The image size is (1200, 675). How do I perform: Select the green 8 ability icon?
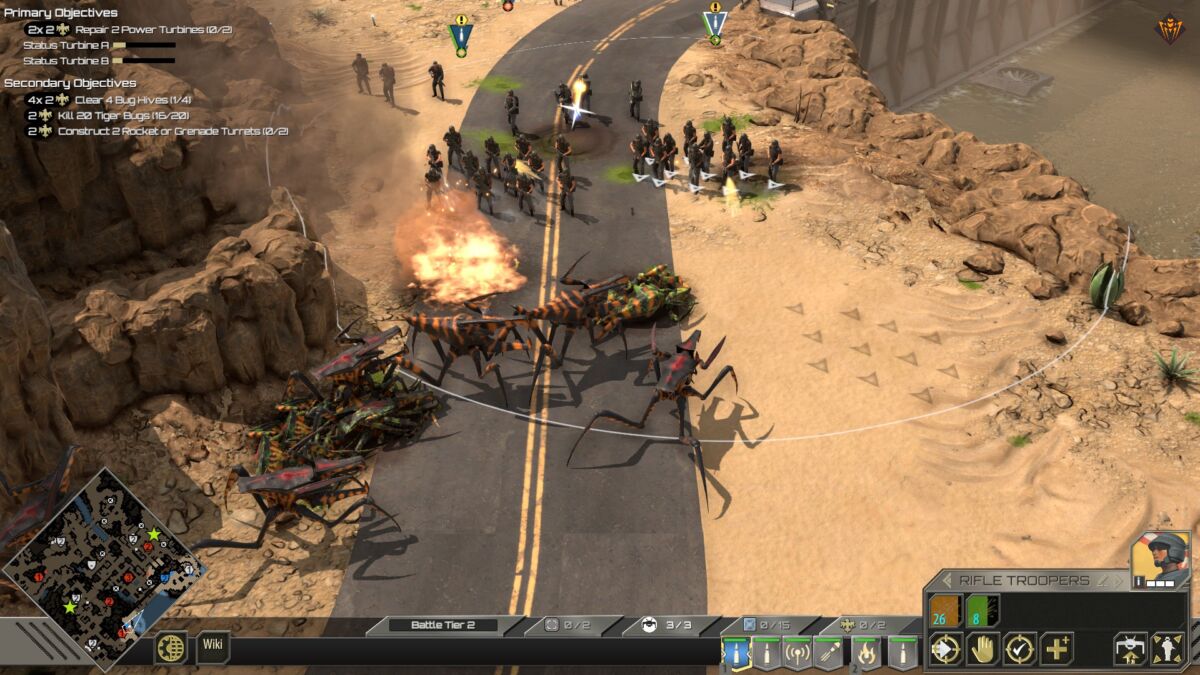(x=982, y=610)
